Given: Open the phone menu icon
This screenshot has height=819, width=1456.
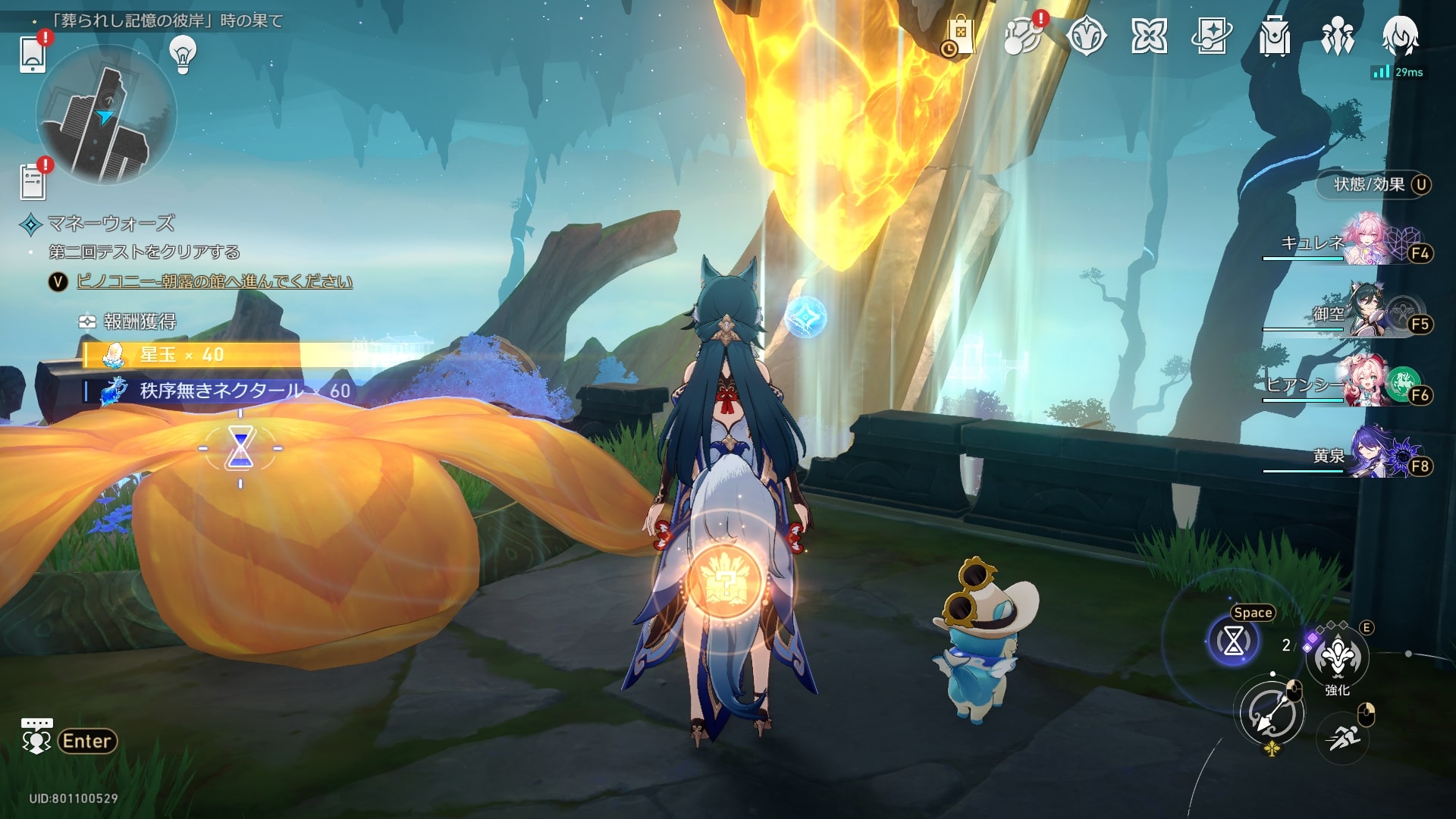Looking at the screenshot, I should coord(33,55).
